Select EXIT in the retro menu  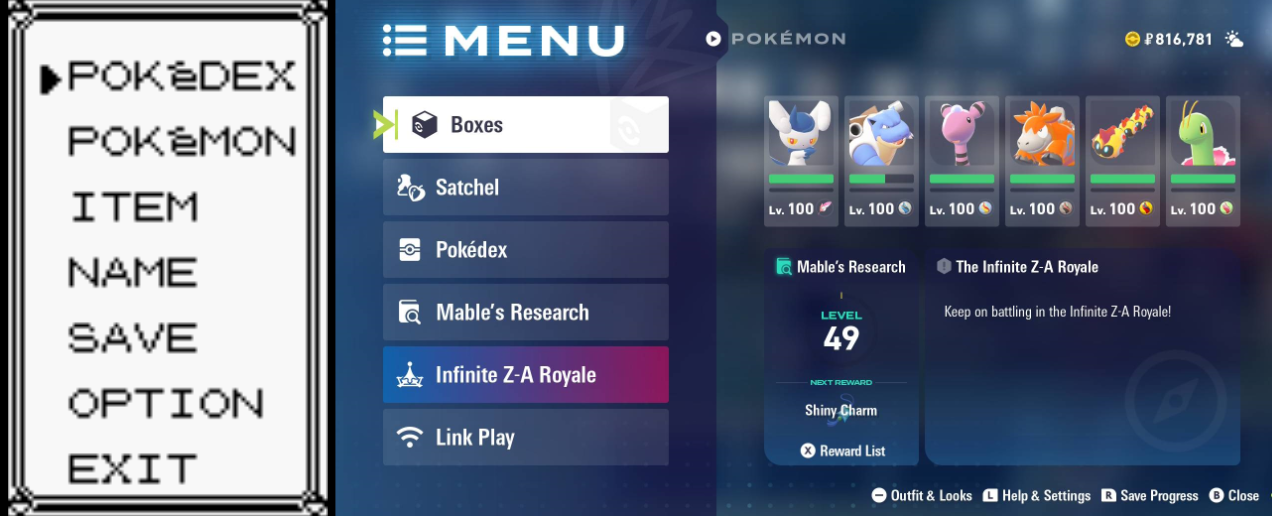132,468
